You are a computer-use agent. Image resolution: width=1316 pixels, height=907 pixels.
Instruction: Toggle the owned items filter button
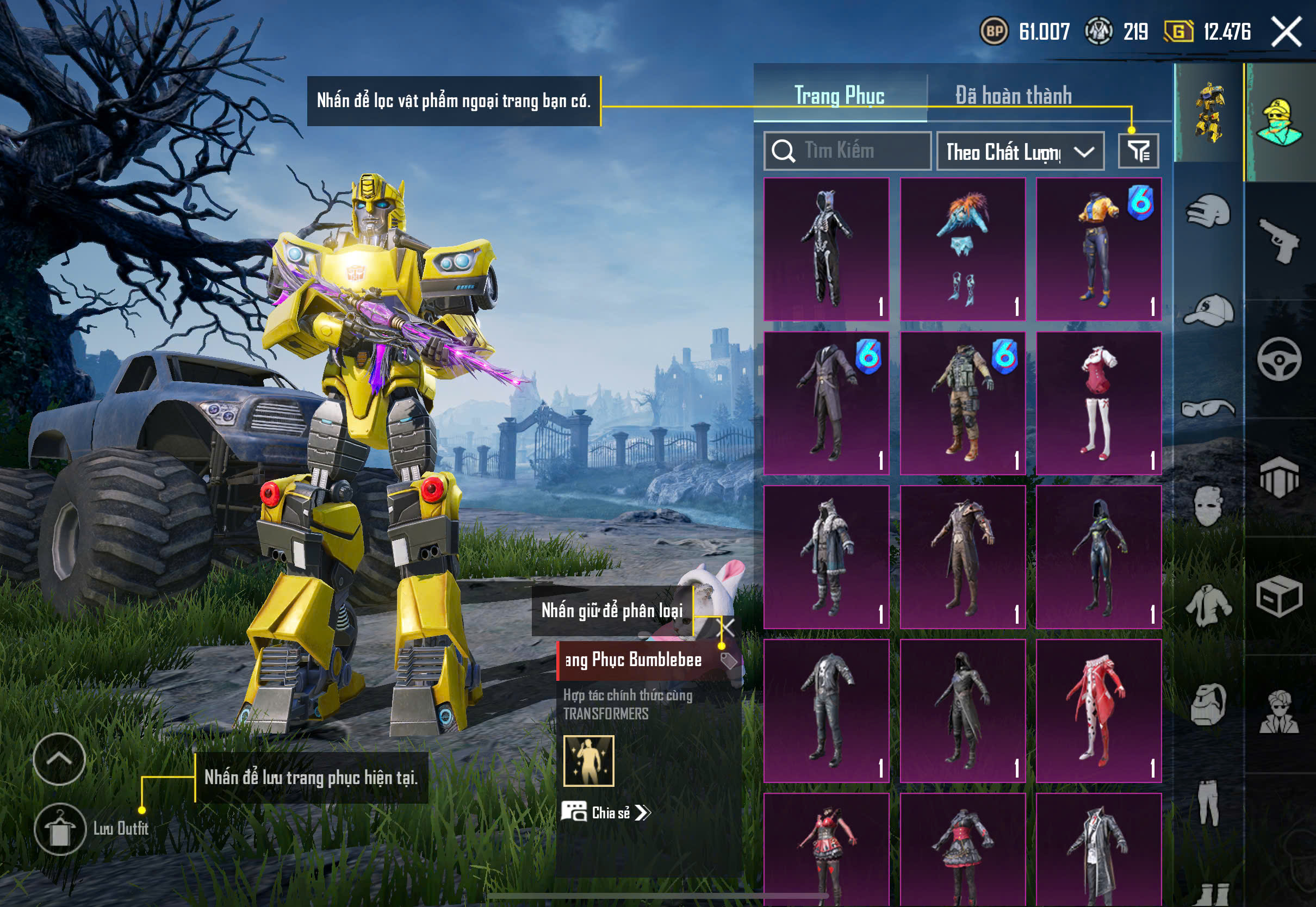(1138, 151)
